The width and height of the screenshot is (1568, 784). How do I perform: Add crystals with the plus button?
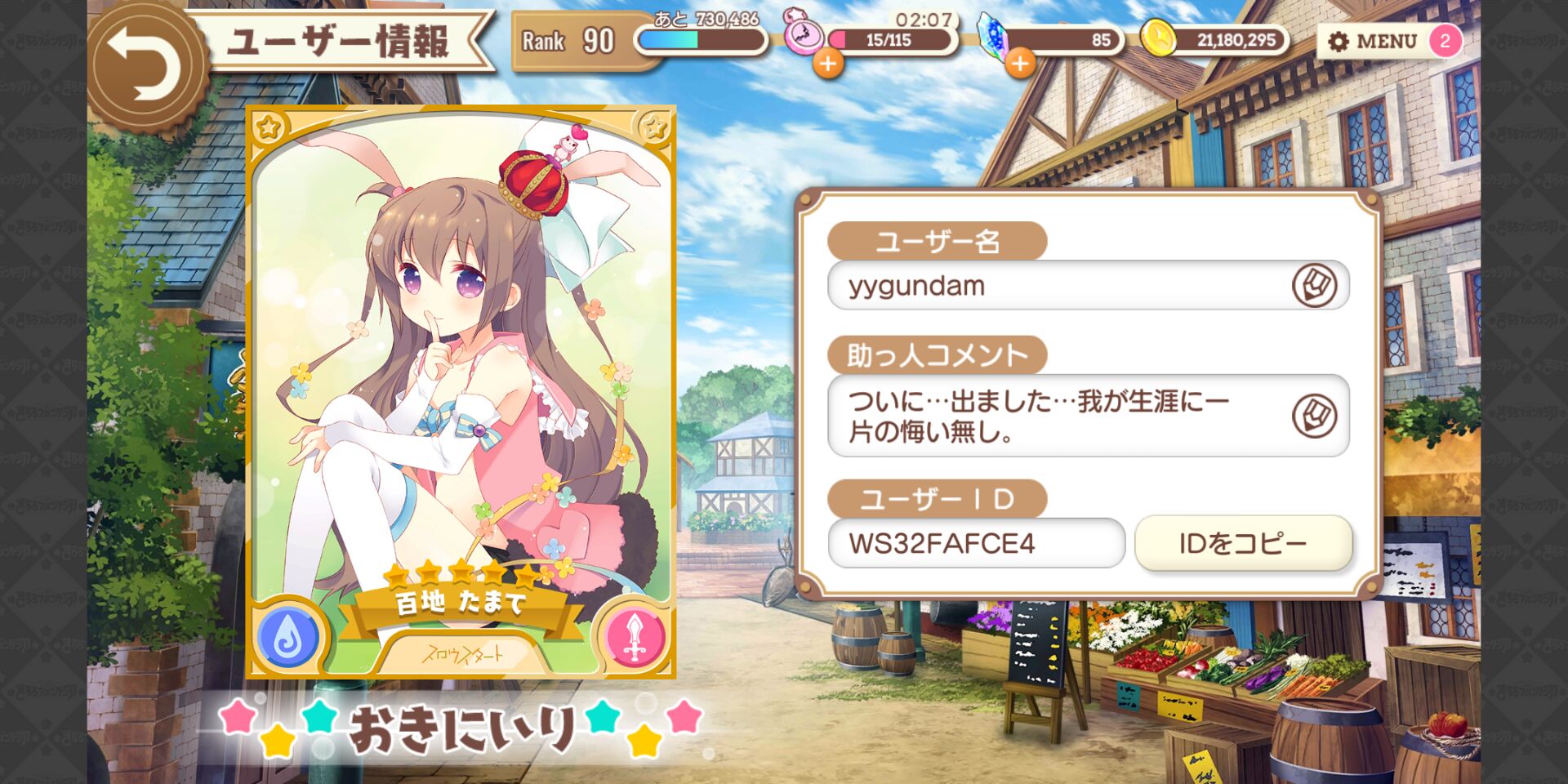[1020, 63]
